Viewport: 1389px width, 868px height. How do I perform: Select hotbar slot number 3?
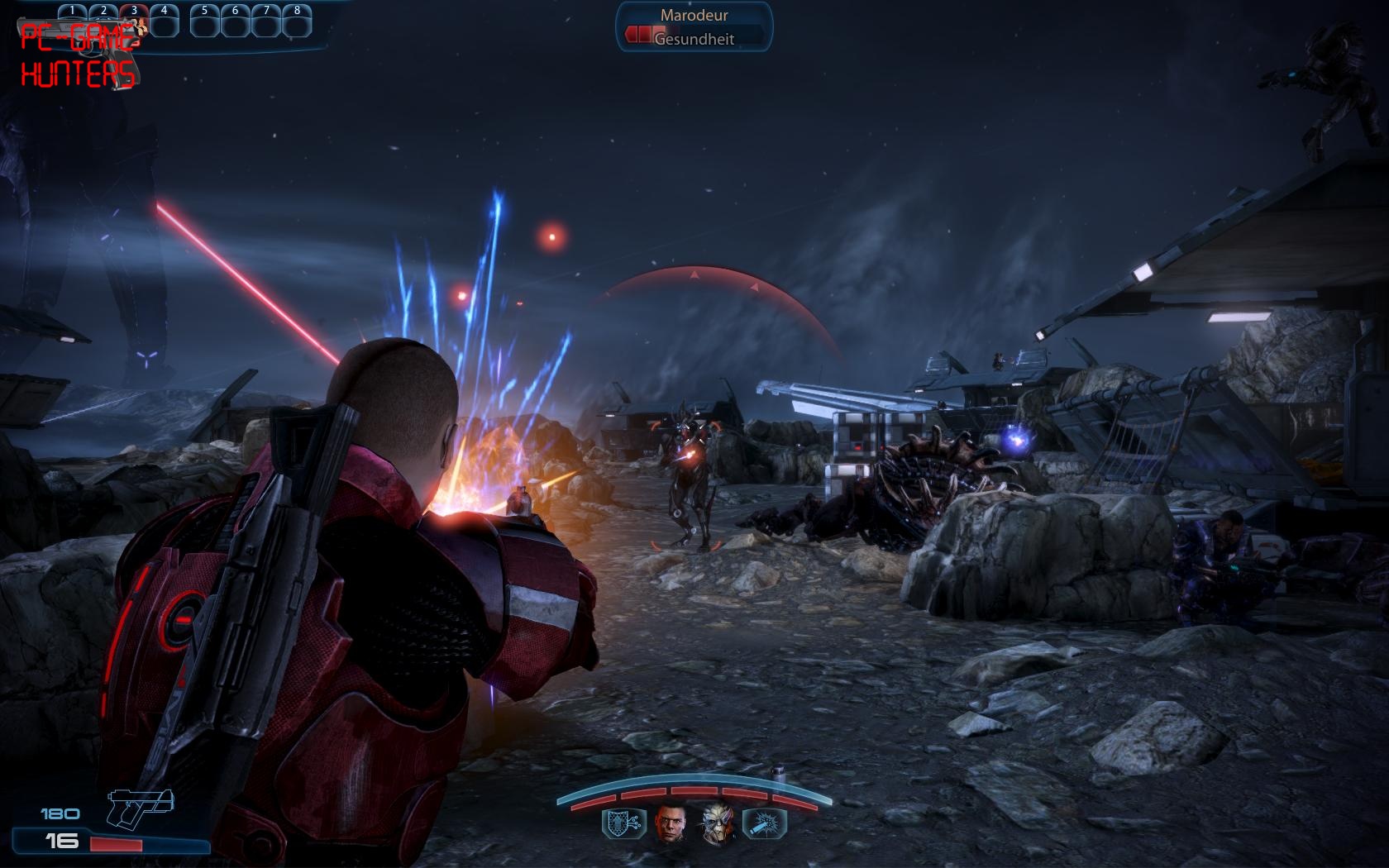pos(134,21)
